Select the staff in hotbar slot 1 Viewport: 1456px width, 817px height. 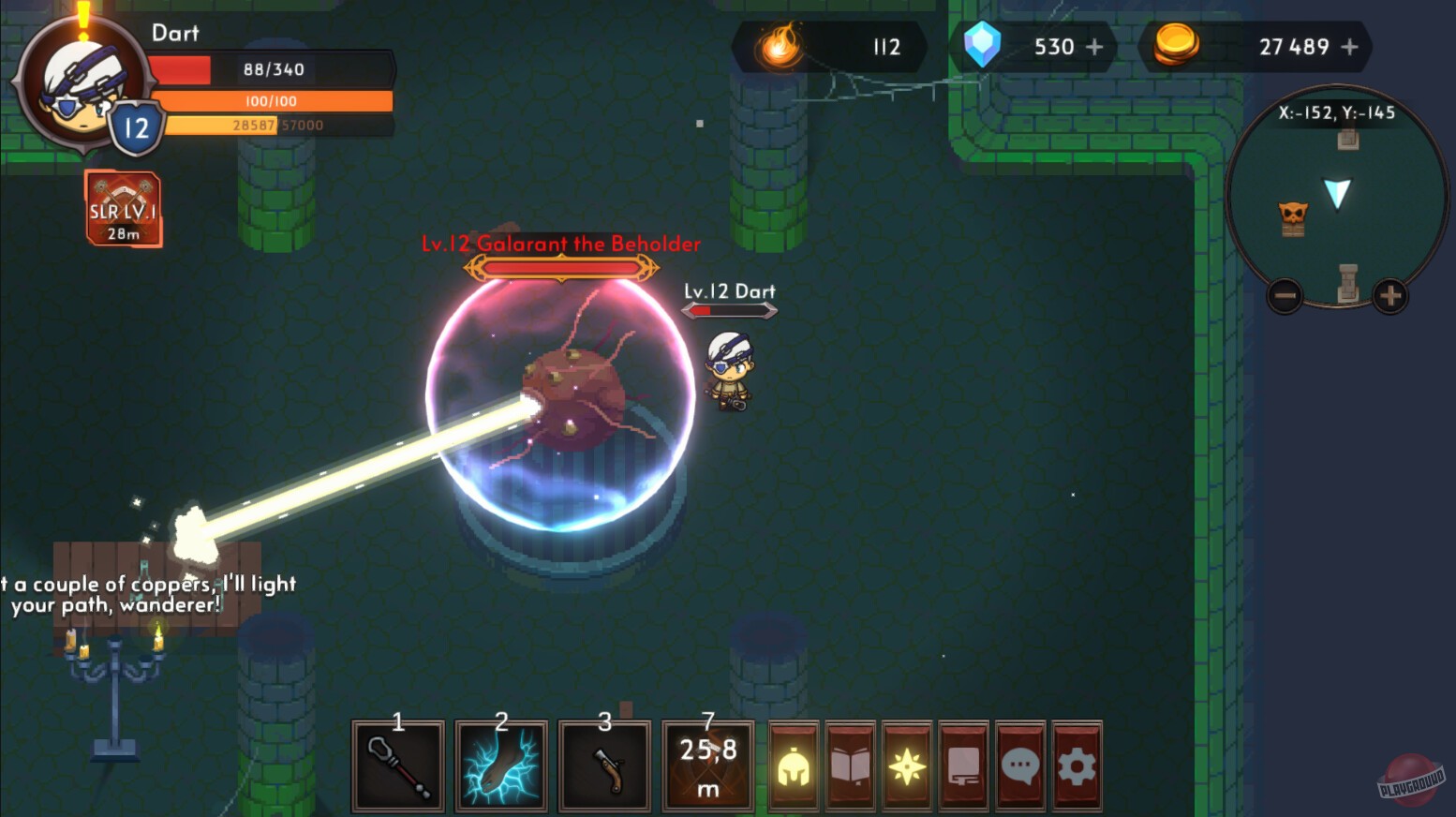tap(397, 765)
